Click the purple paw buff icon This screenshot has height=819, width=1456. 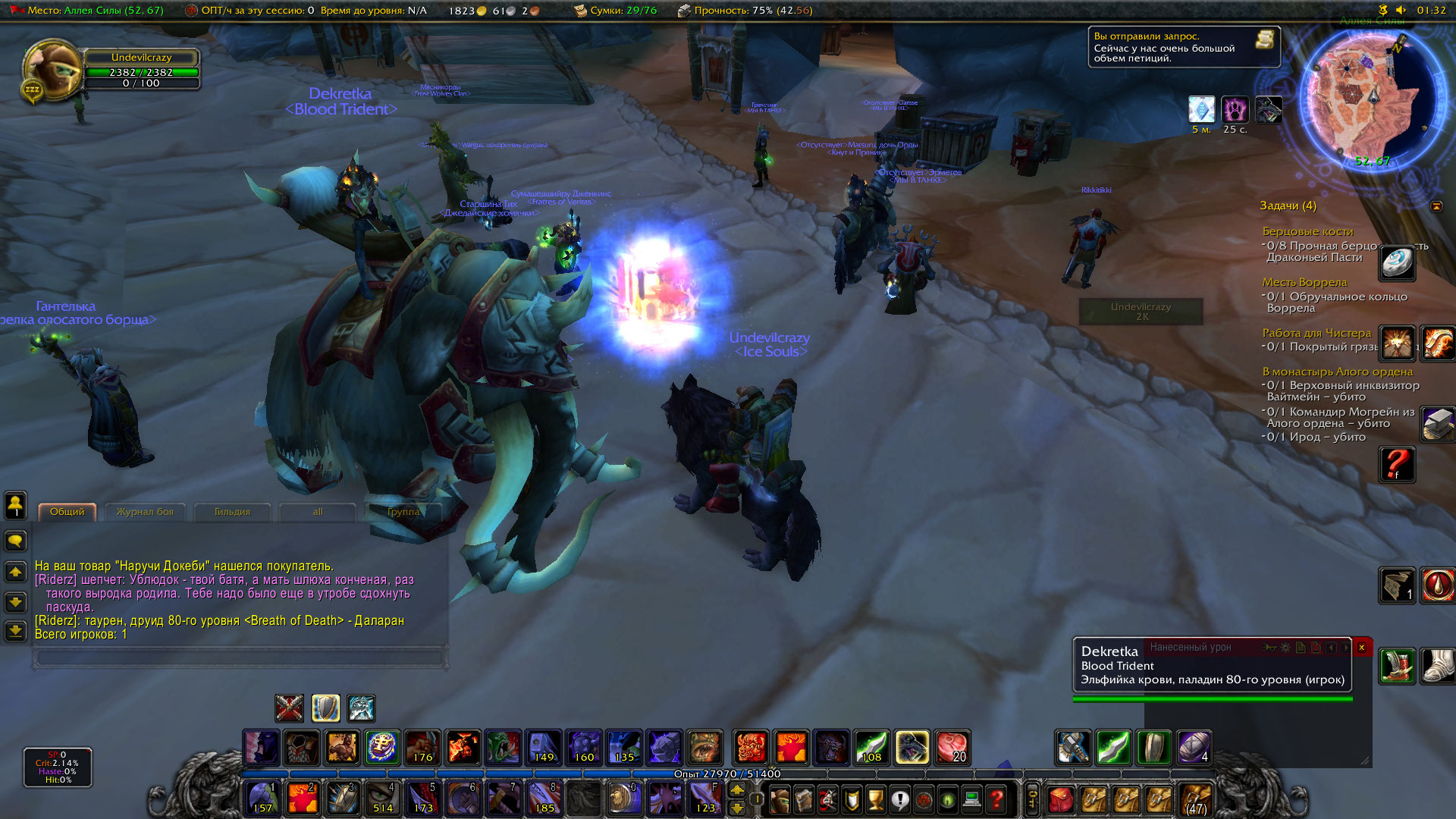(1235, 110)
